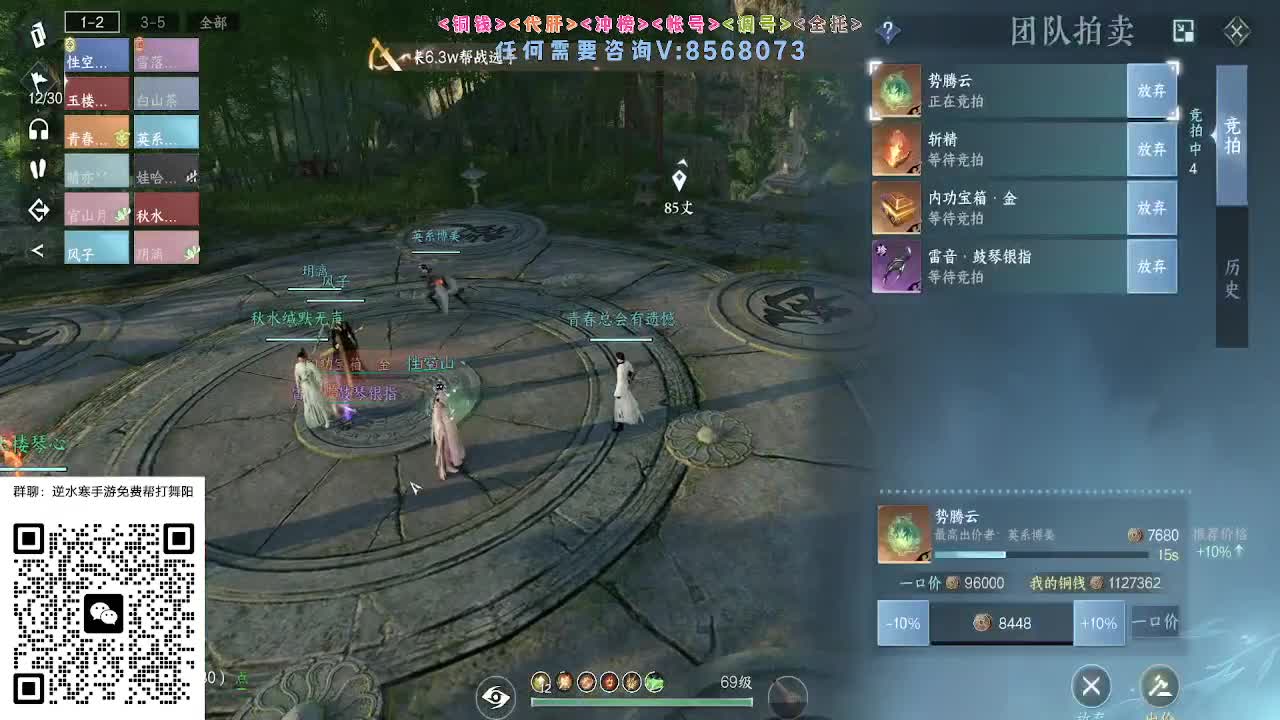1280x720 pixels.
Task: Collapse the team list with the left arrow
Action: 36,250
